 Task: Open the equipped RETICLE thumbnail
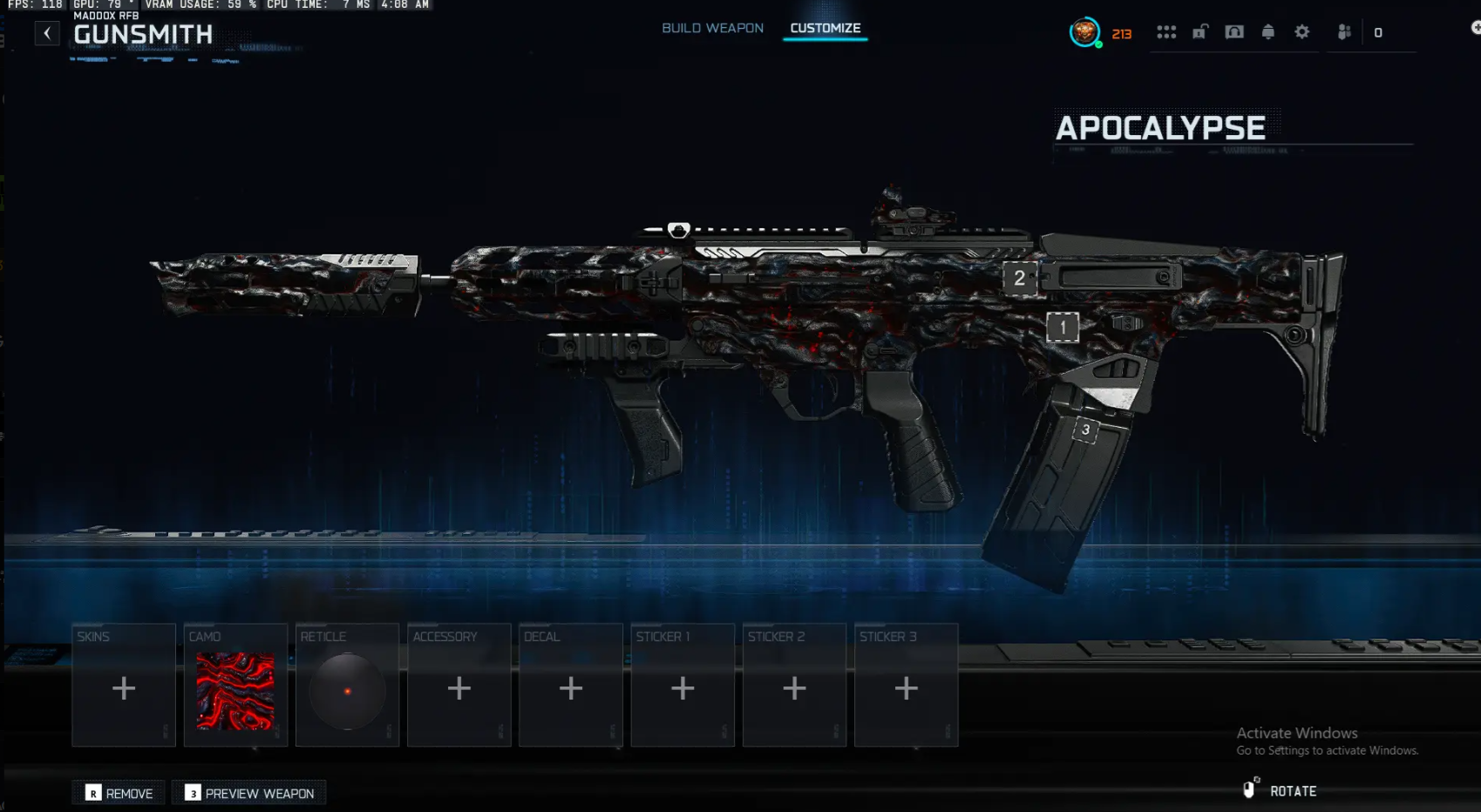(x=346, y=691)
